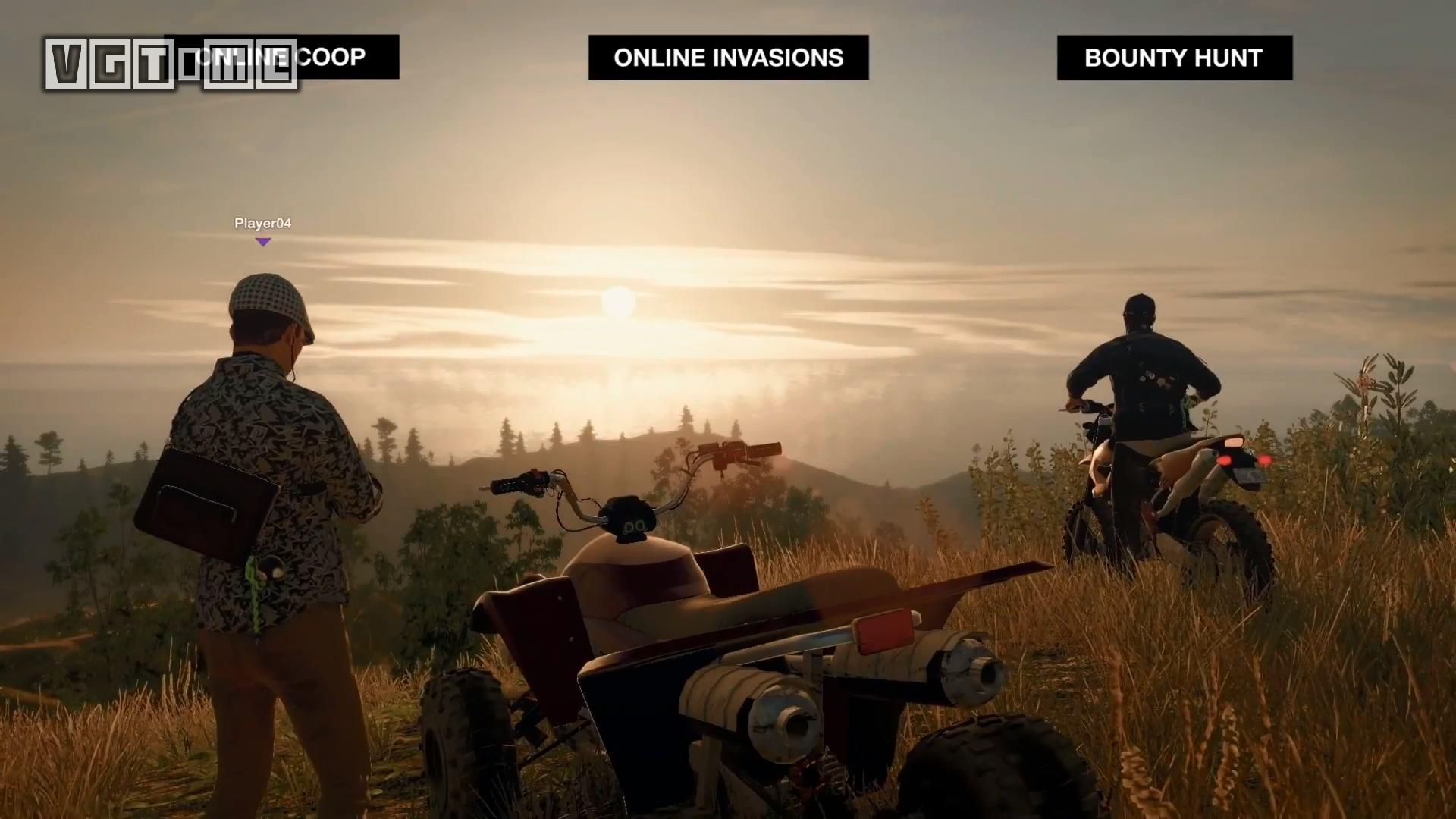Open the Bounty Hunt label
The width and height of the screenshot is (1456, 819).
1174,58
